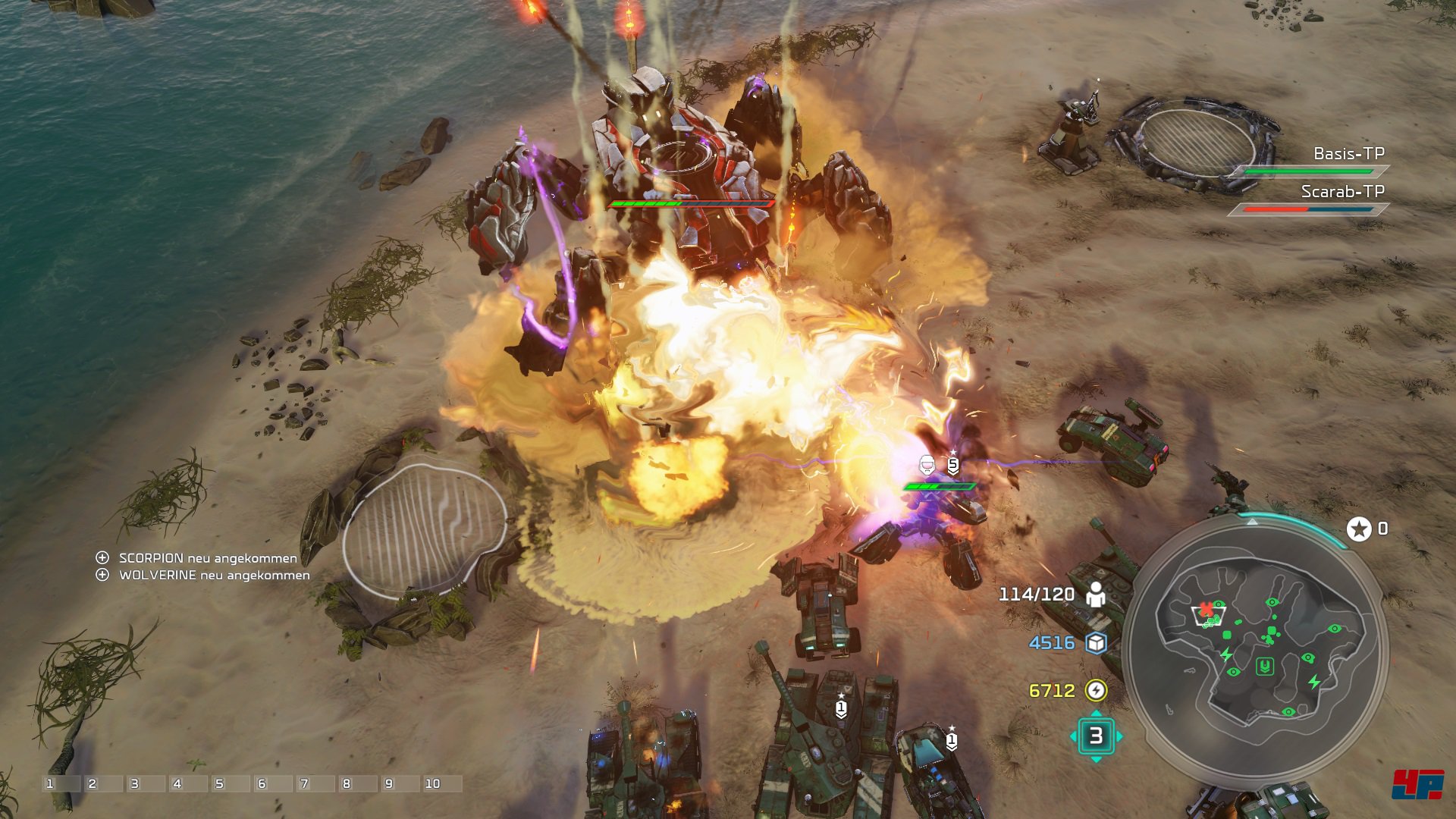The image size is (1456, 819).
Task: Click the leader points star icon
Action: pos(1358,529)
